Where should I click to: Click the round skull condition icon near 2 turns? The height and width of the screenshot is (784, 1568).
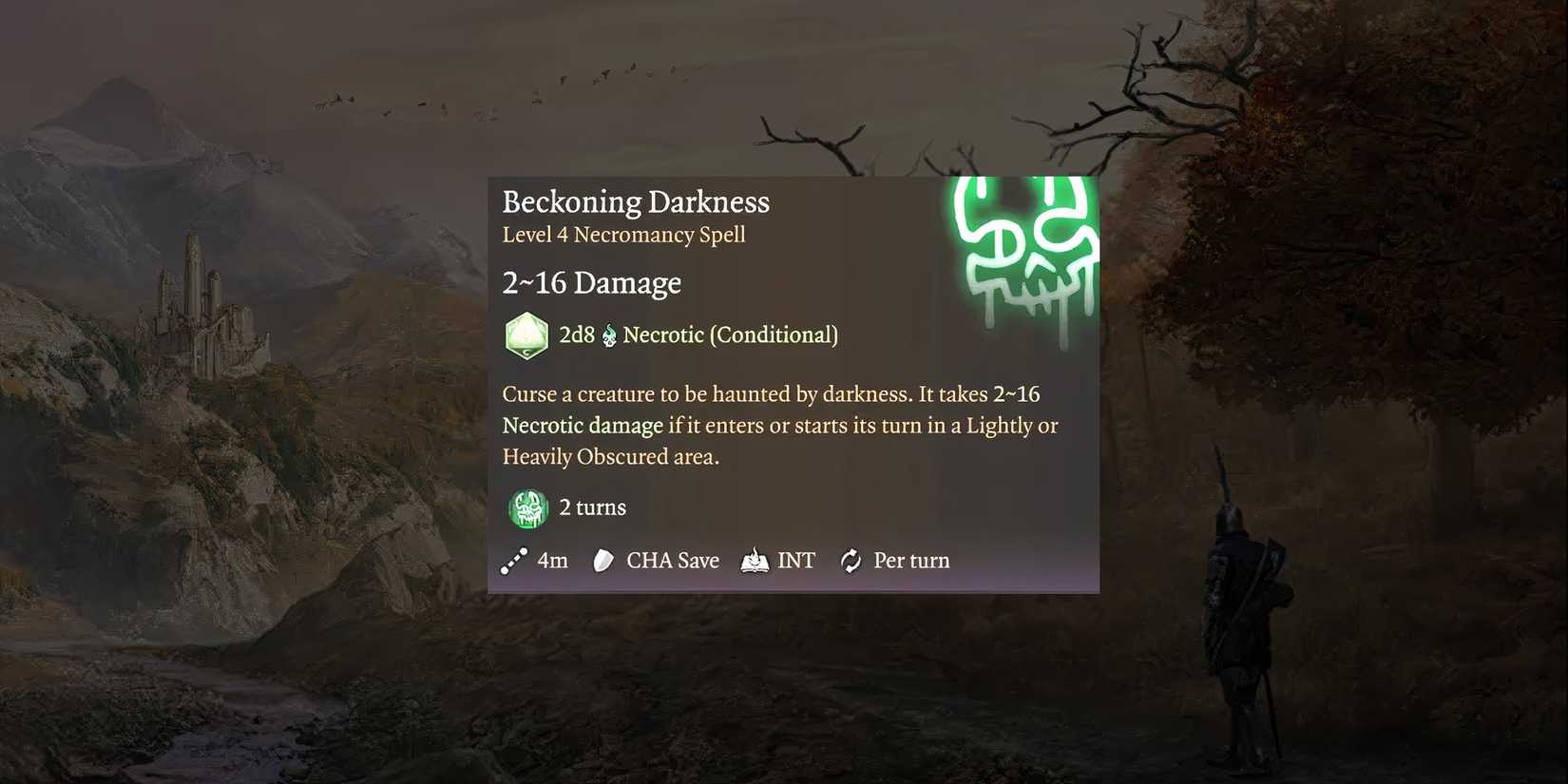(527, 507)
